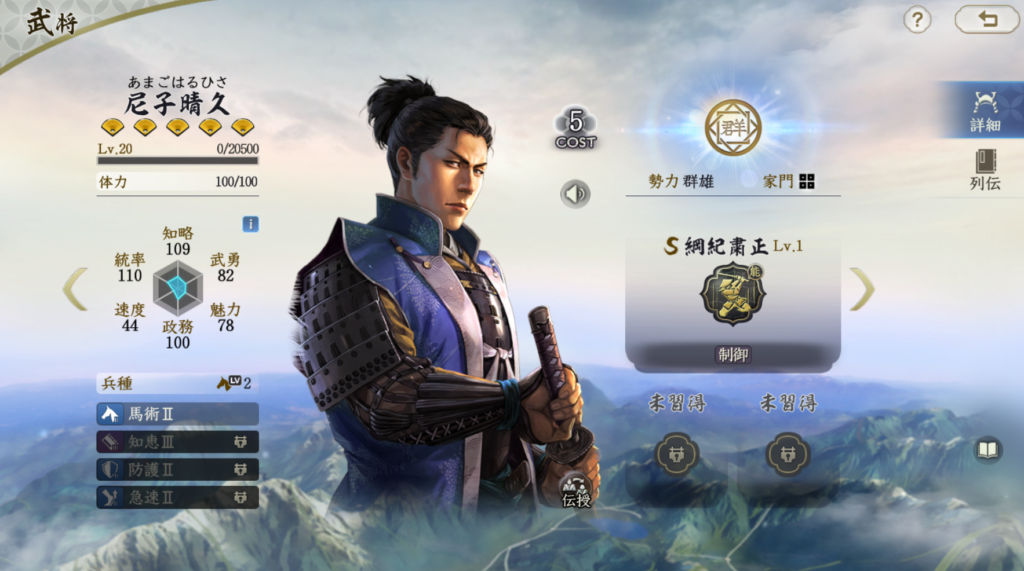Select the locked 防護Ⅱ skill row

point(177,469)
